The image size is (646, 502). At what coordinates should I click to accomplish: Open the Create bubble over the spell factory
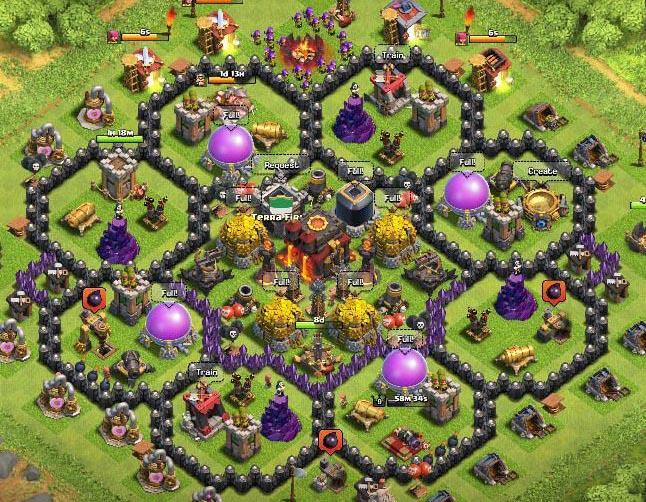click(542, 172)
